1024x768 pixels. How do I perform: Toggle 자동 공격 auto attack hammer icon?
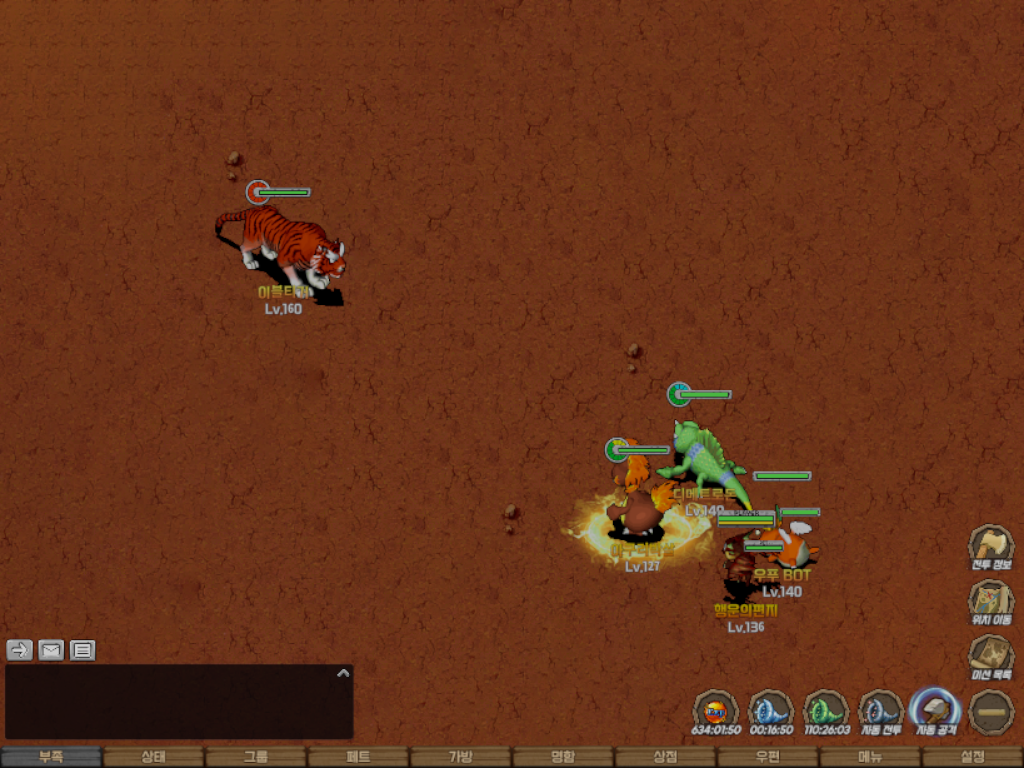click(936, 712)
